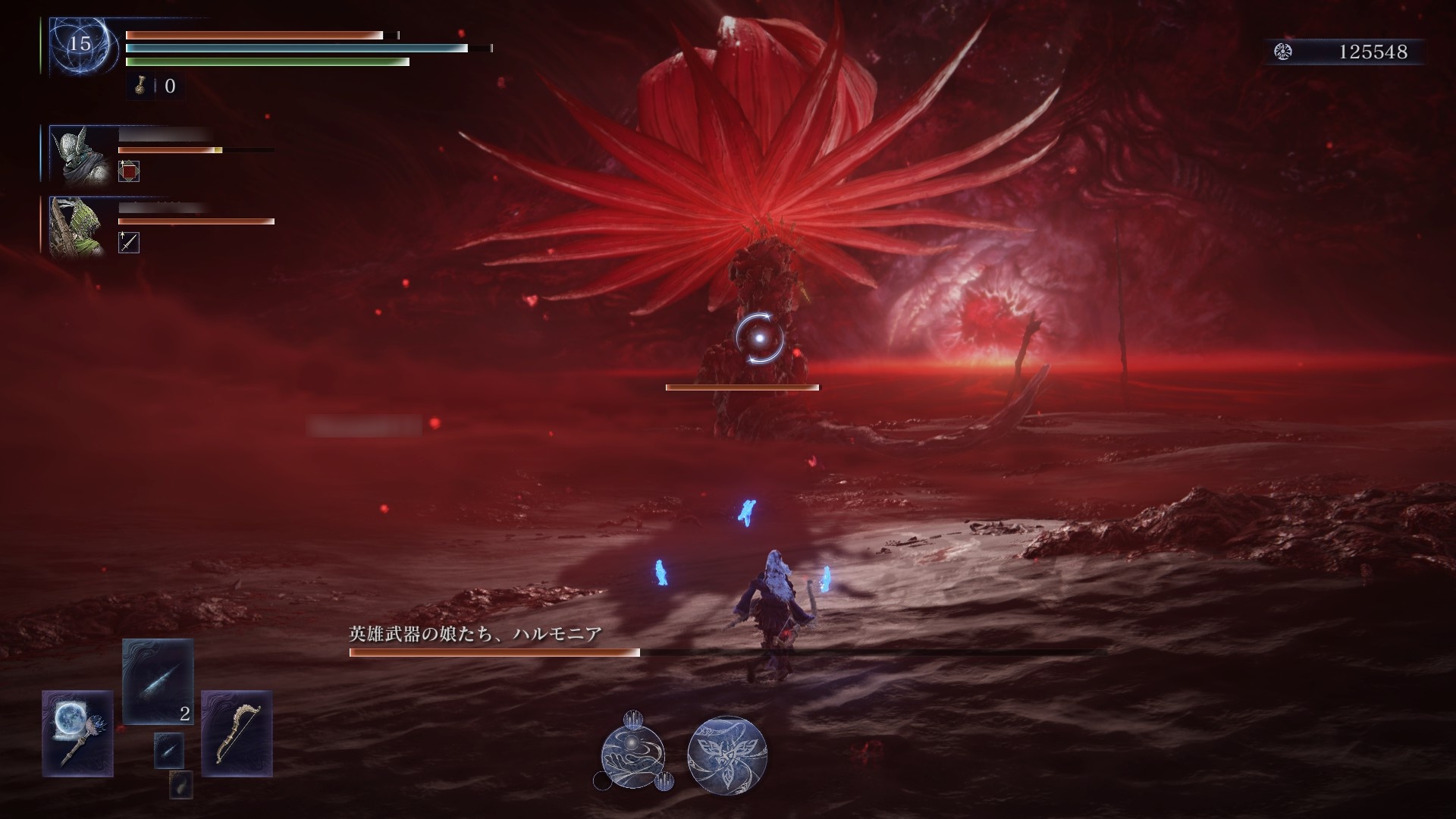Click the lock-on reticle on the boss
The width and height of the screenshot is (1456, 819).
759,338
